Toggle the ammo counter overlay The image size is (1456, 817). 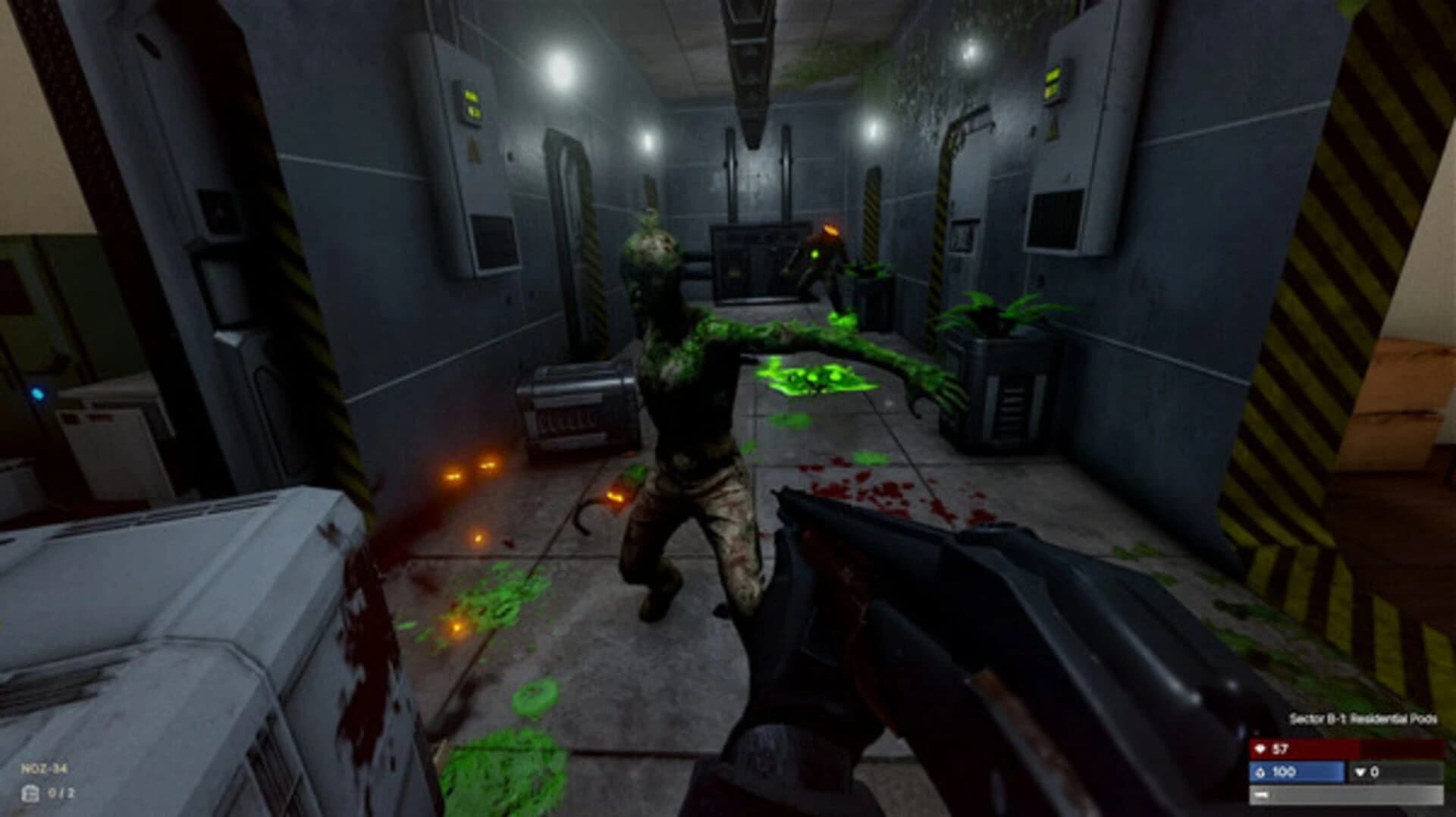(61, 793)
